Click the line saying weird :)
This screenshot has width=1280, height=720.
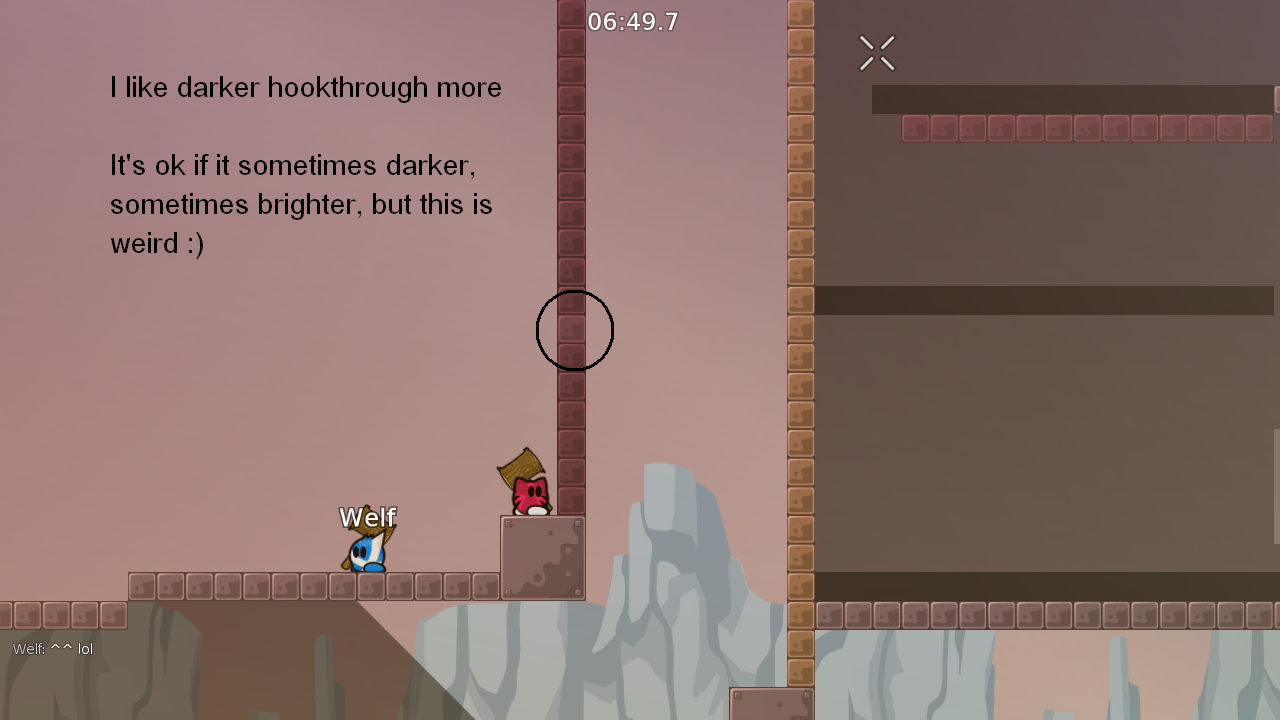click(x=156, y=243)
